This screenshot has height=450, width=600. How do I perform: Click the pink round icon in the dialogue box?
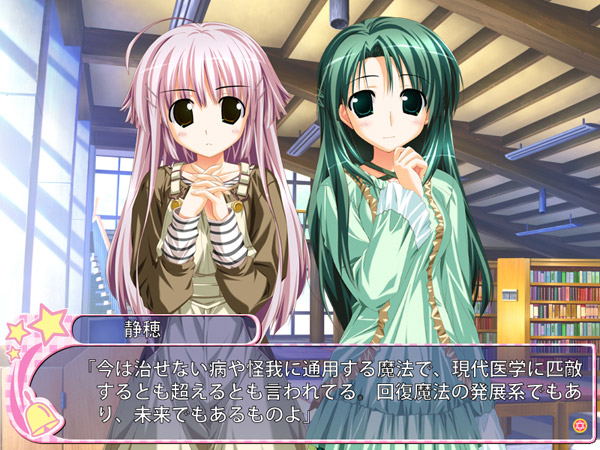[578, 425]
